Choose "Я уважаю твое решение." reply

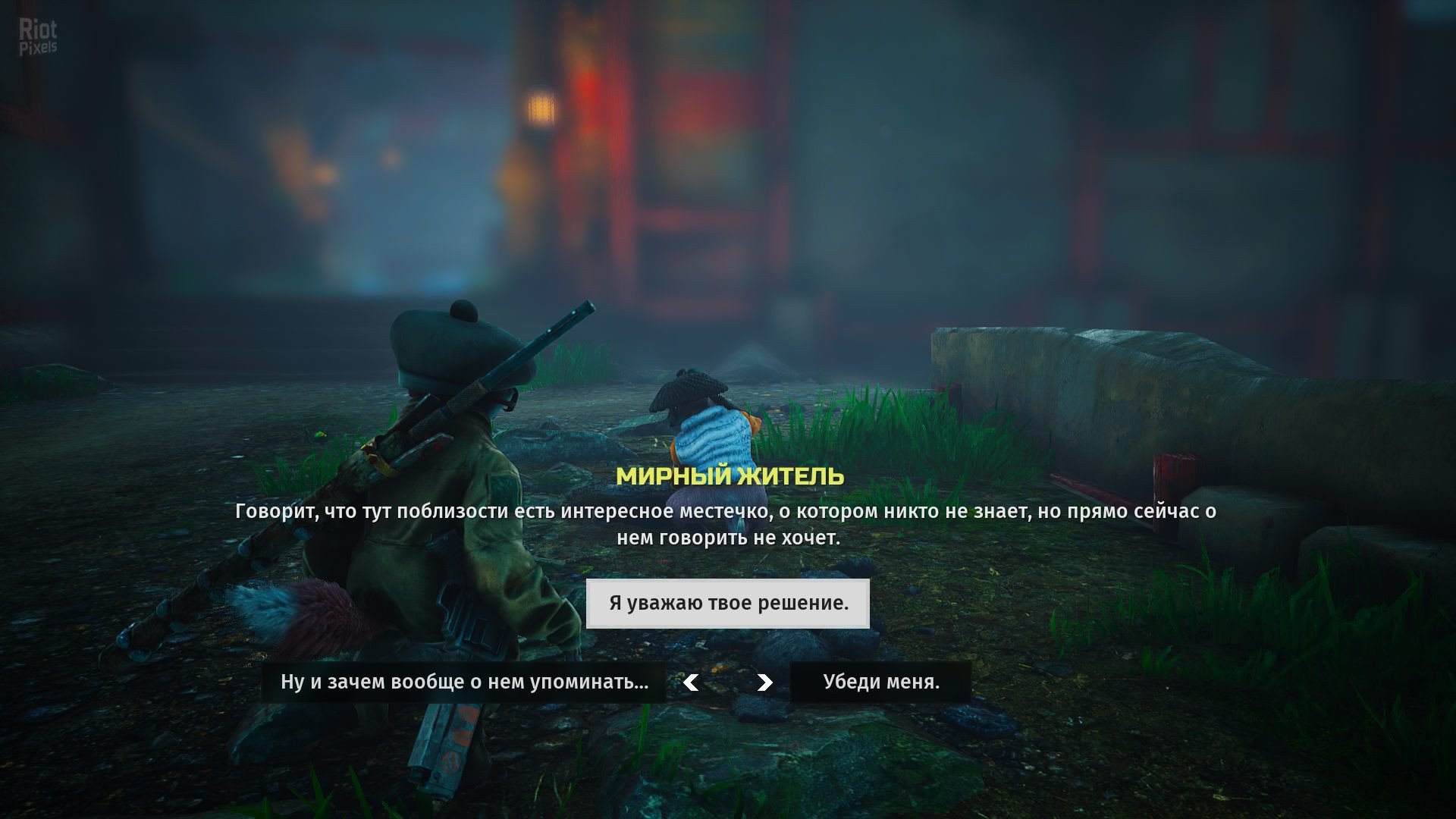click(728, 604)
